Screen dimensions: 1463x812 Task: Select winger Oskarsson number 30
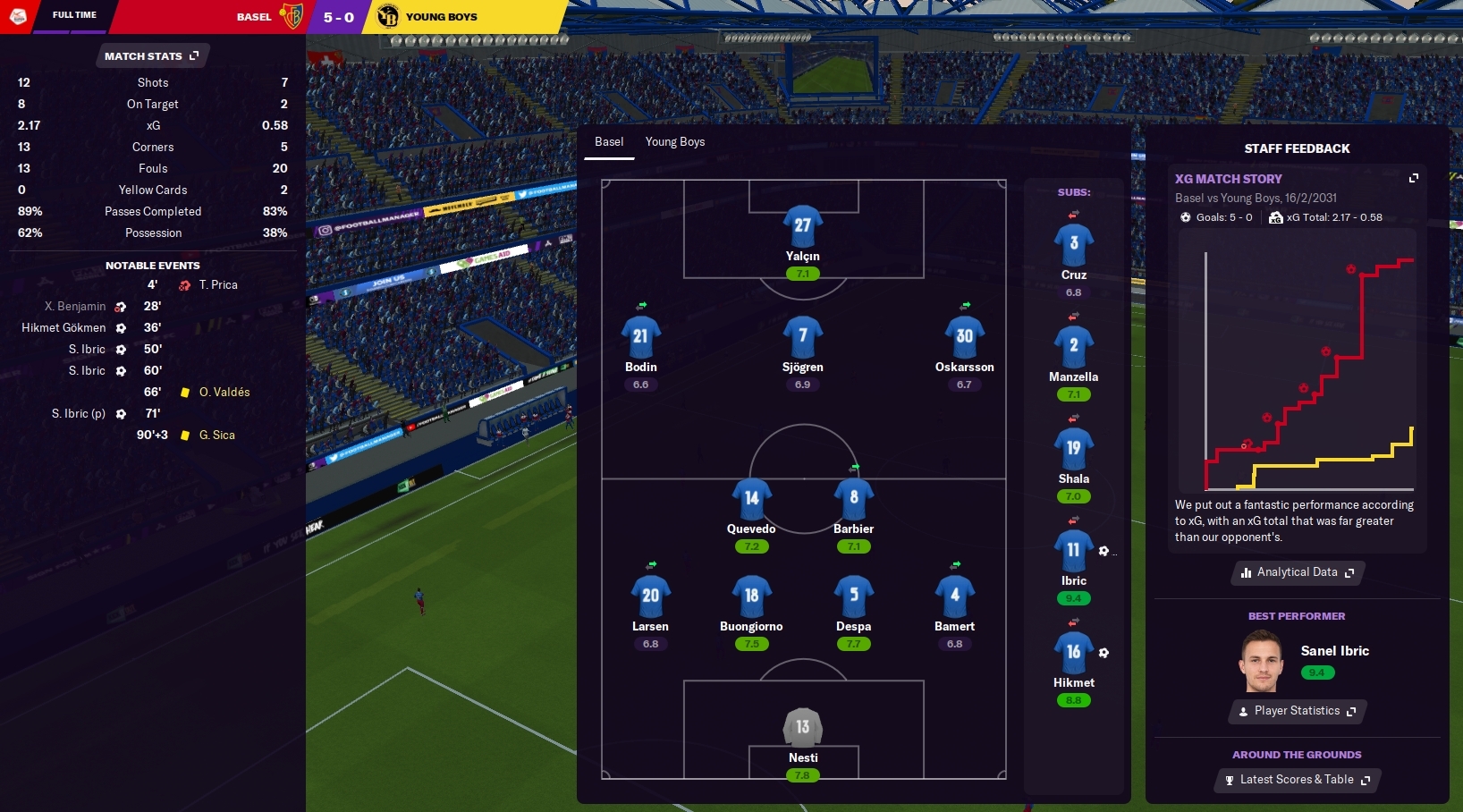coord(964,337)
